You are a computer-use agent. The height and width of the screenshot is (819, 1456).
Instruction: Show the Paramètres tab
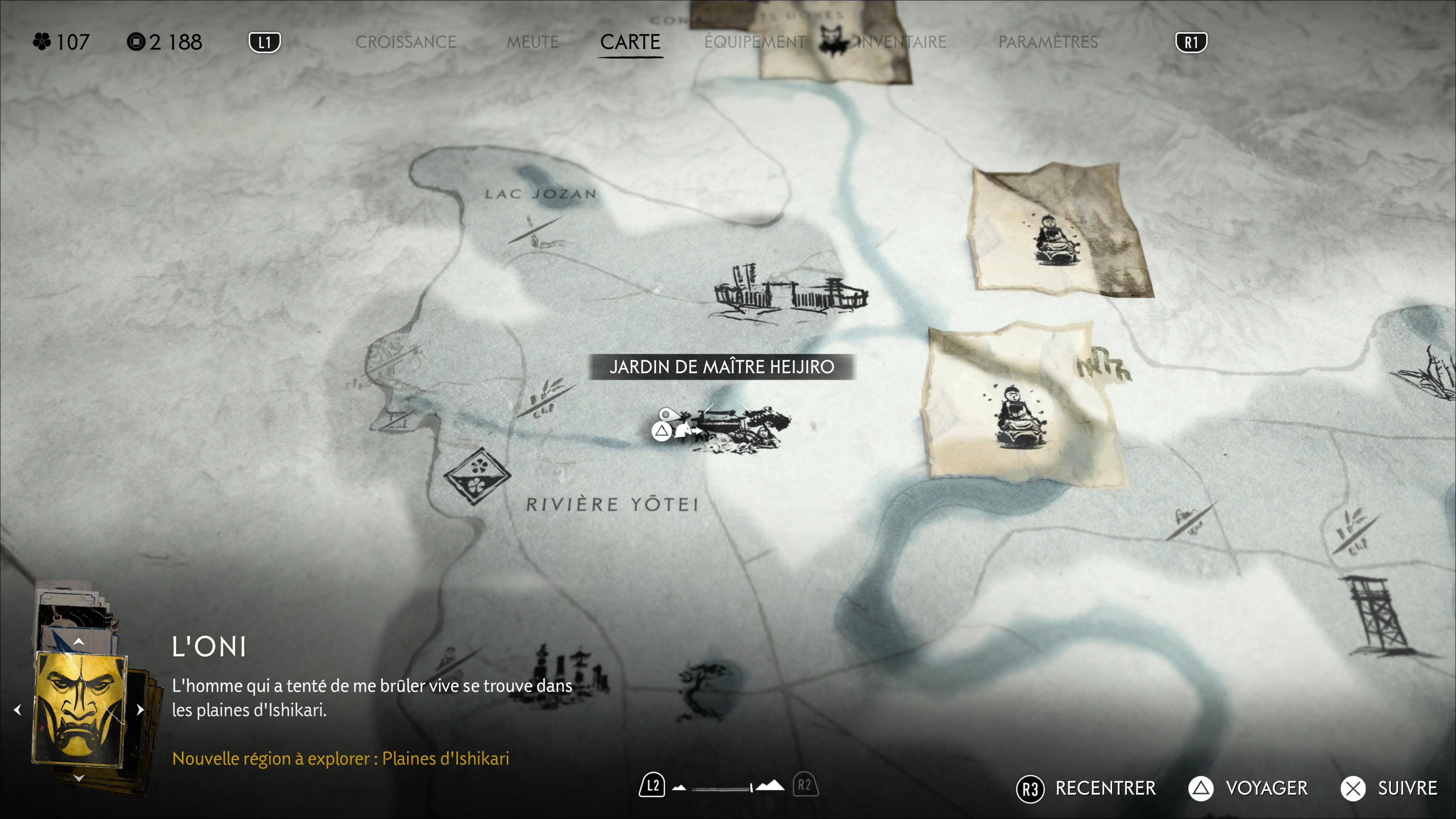point(1048,42)
